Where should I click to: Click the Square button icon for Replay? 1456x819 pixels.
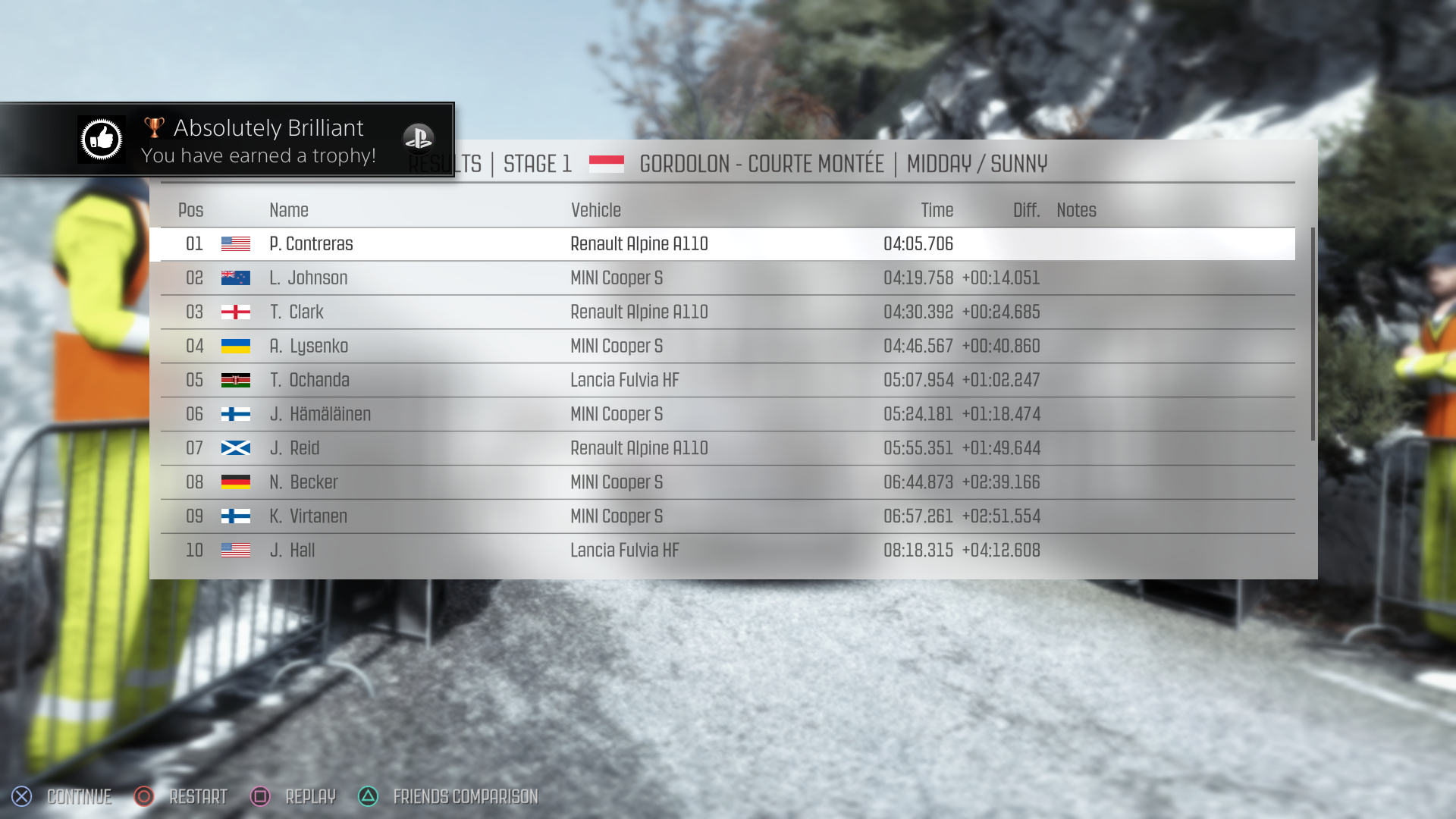click(259, 797)
